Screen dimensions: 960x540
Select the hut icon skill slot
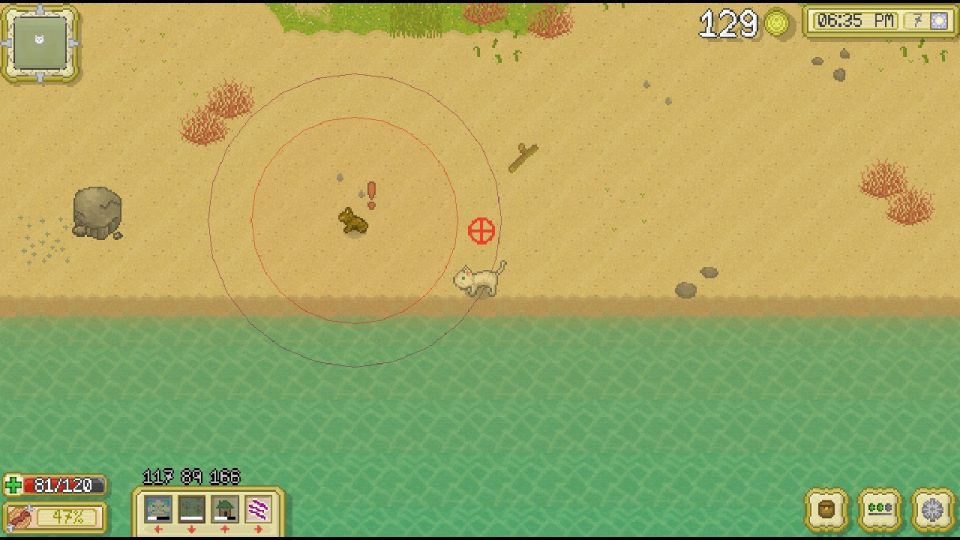click(225, 509)
